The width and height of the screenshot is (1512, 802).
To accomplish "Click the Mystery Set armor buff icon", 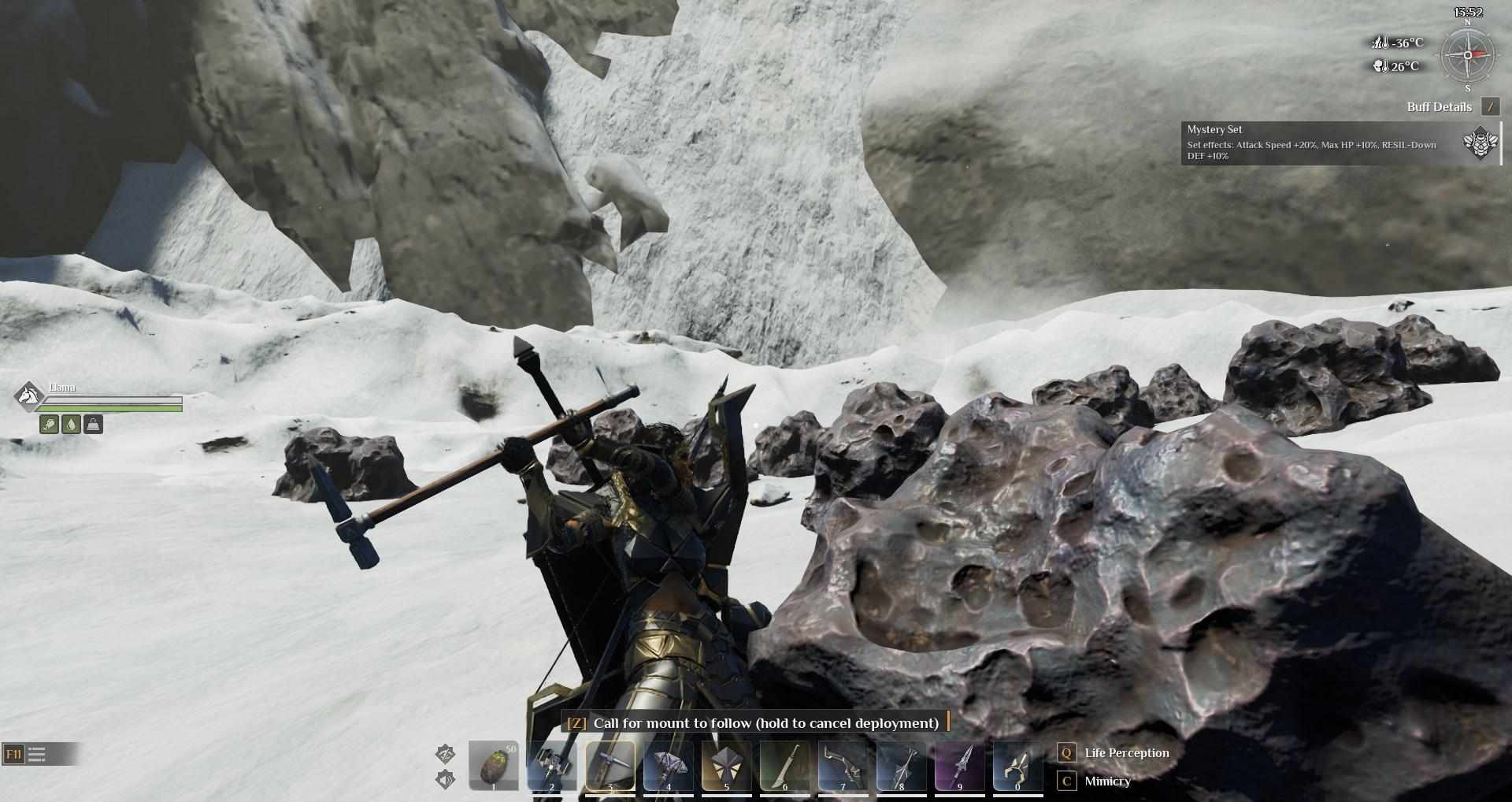I will 1480,144.
